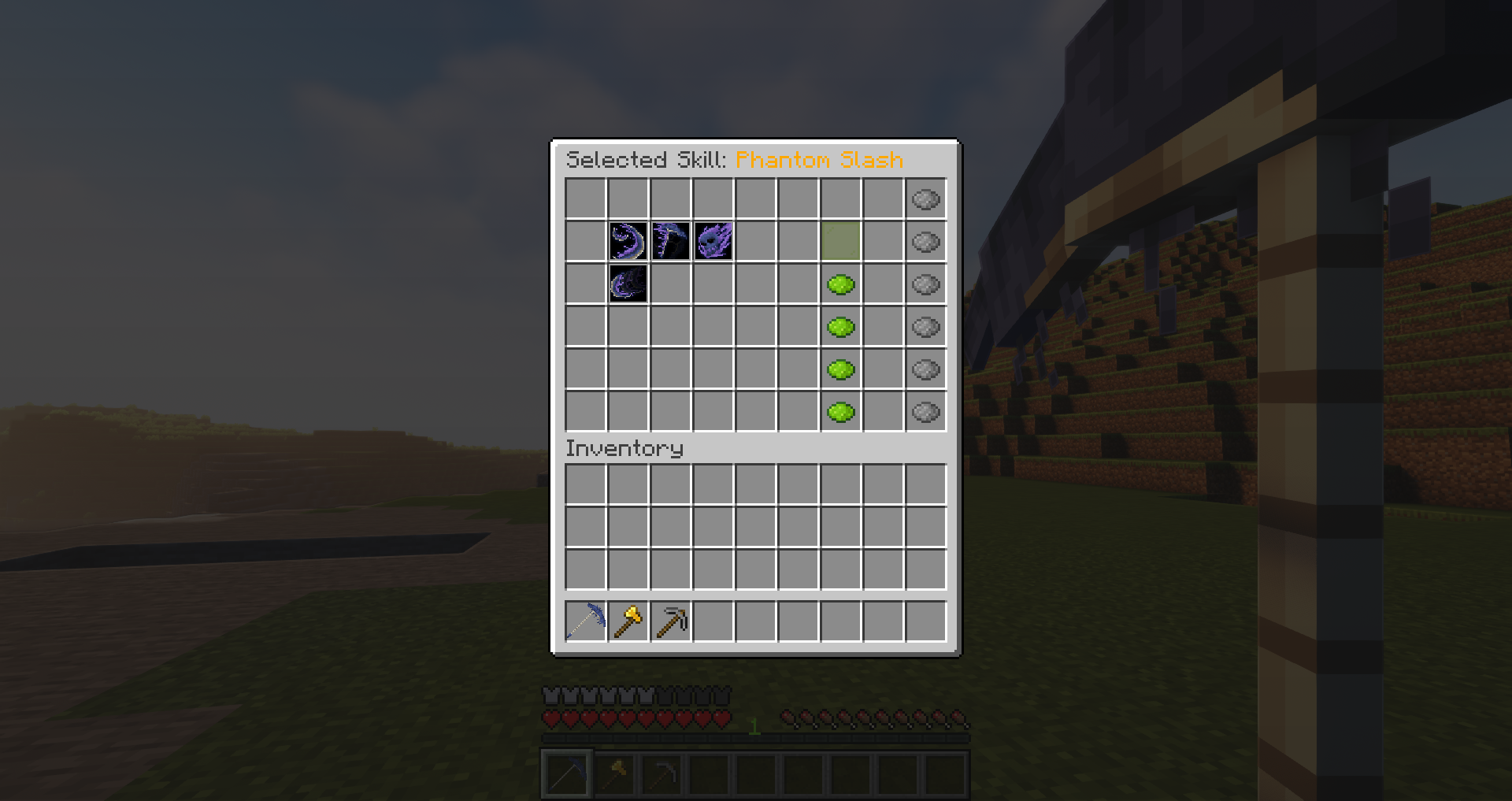Toggle the slime ball in the bottom skill row
This screenshot has width=1512, height=801.
(840, 410)
